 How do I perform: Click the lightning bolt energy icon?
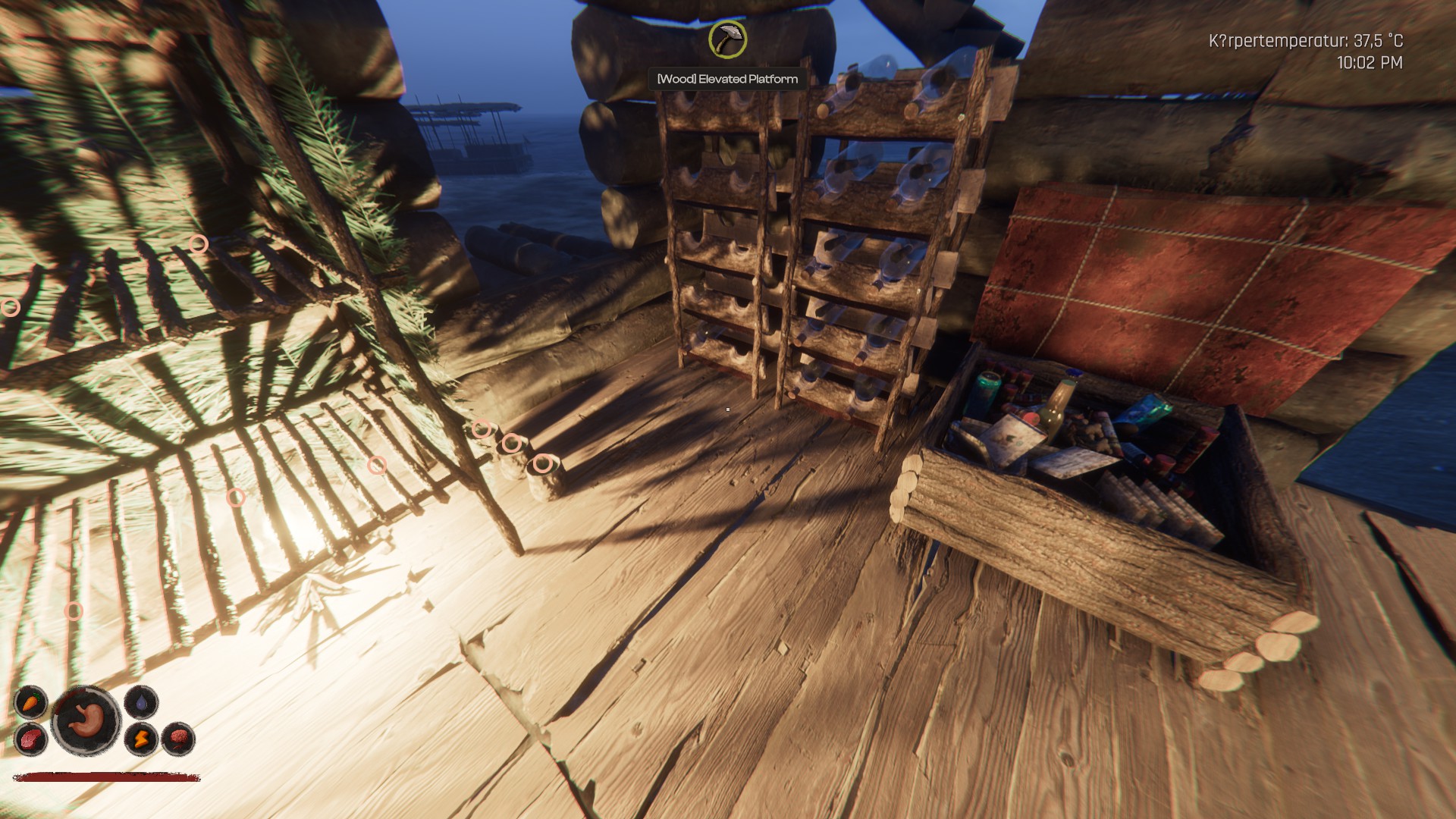141,739
